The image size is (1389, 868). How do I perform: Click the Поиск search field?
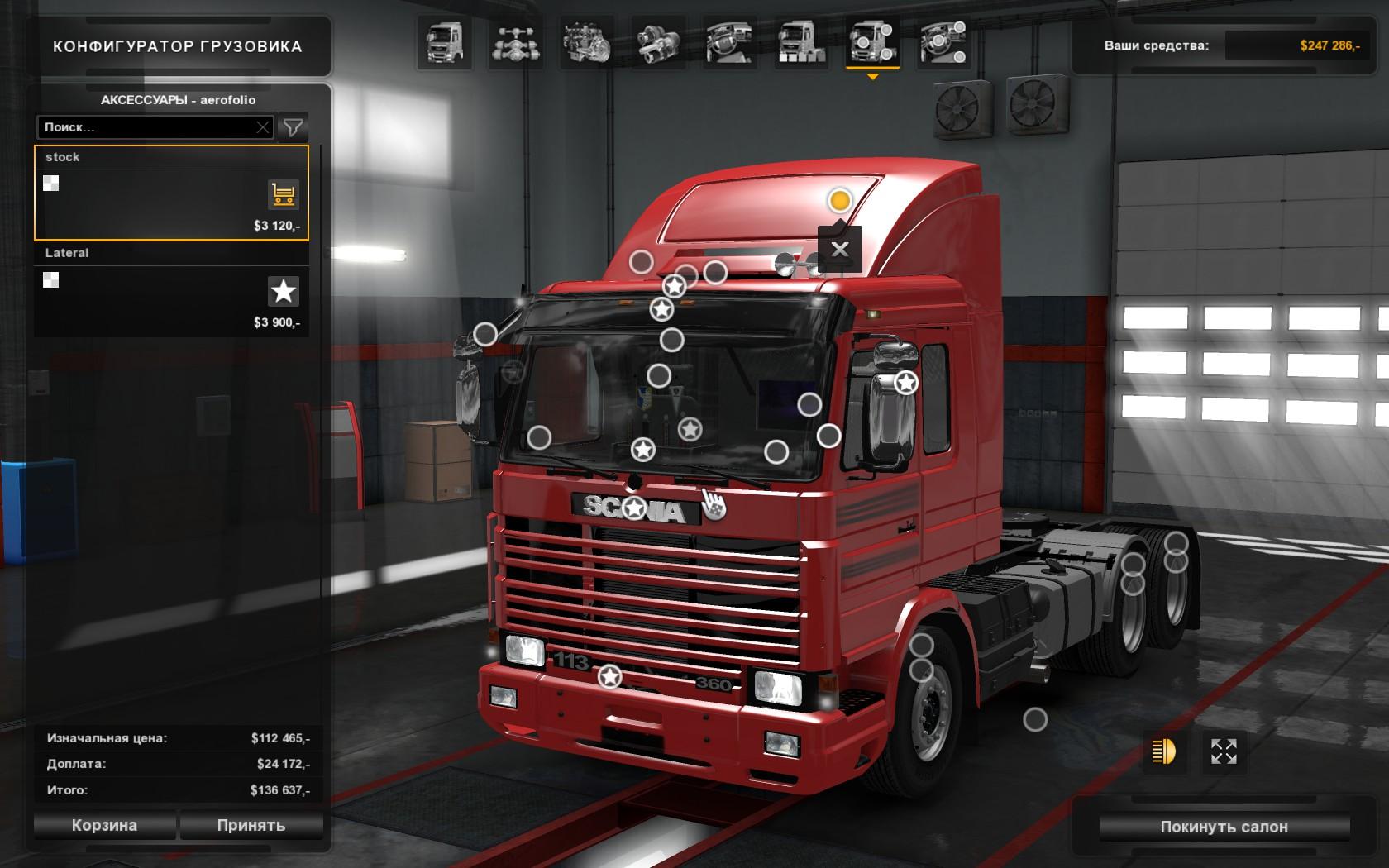pyautogui.click(x=147, y=127)
